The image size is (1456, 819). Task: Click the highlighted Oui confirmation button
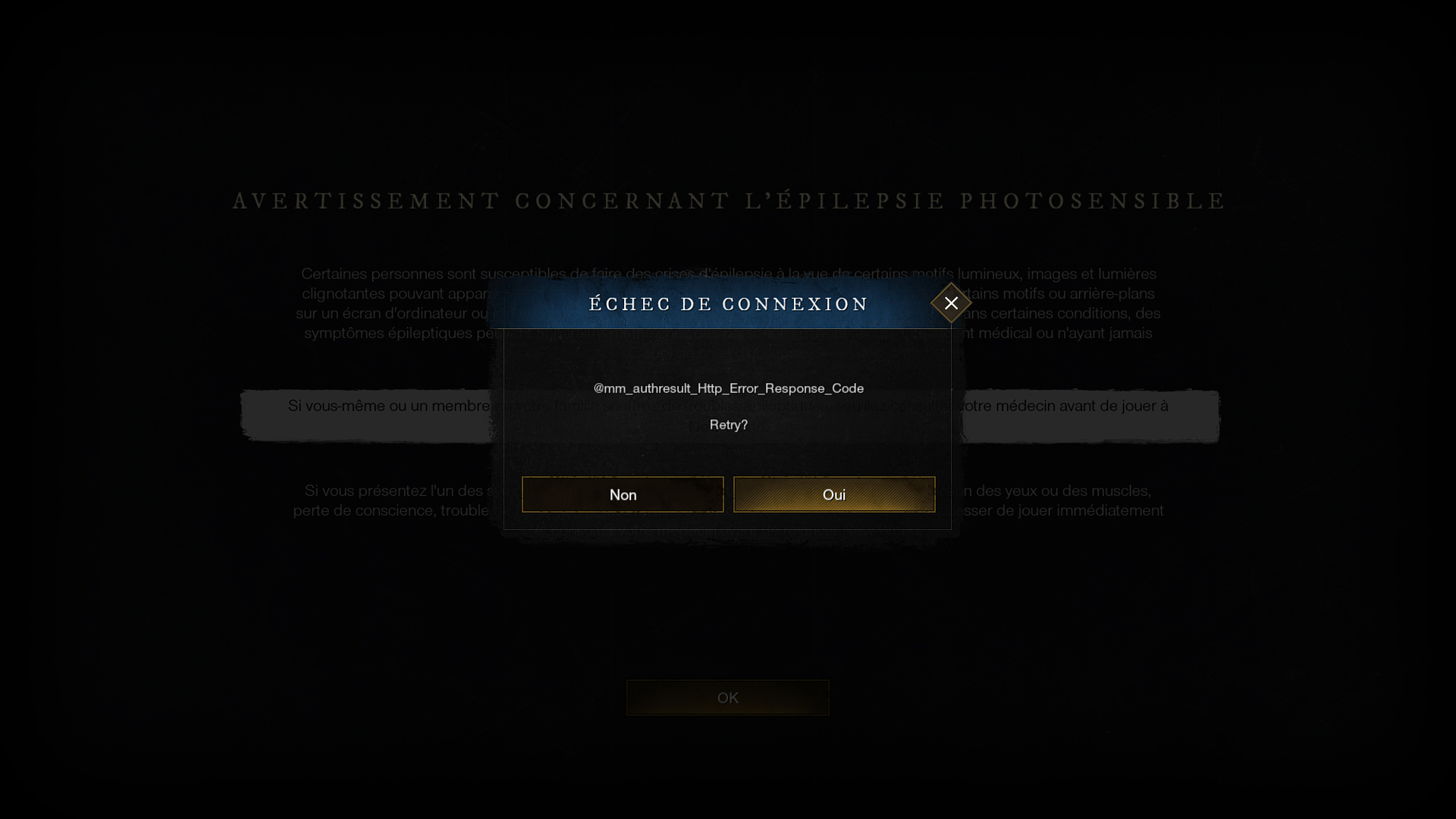tap(834, 494)
